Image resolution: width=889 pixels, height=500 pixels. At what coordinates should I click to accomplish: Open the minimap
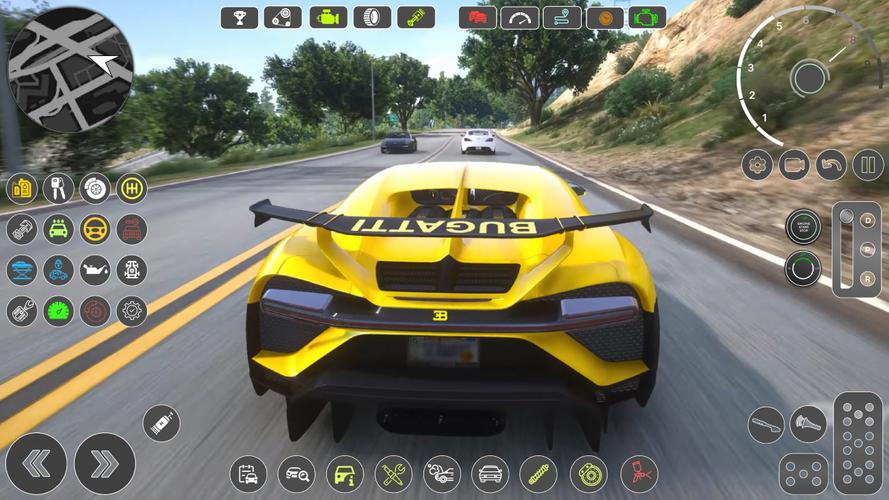[x=70, y=69]
